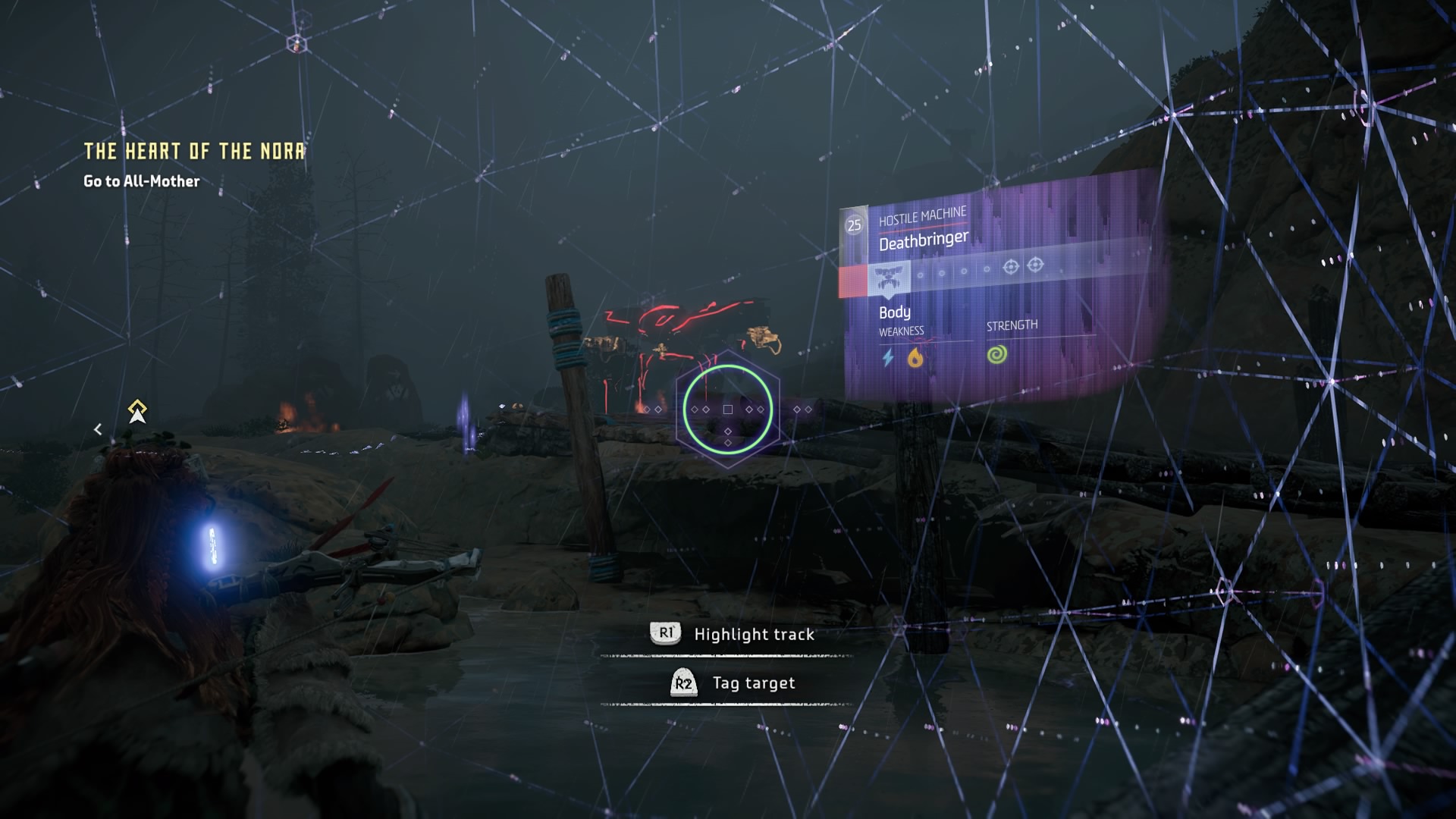
Task: Click the shock weakness lightning icon
Action: (888, 357)
